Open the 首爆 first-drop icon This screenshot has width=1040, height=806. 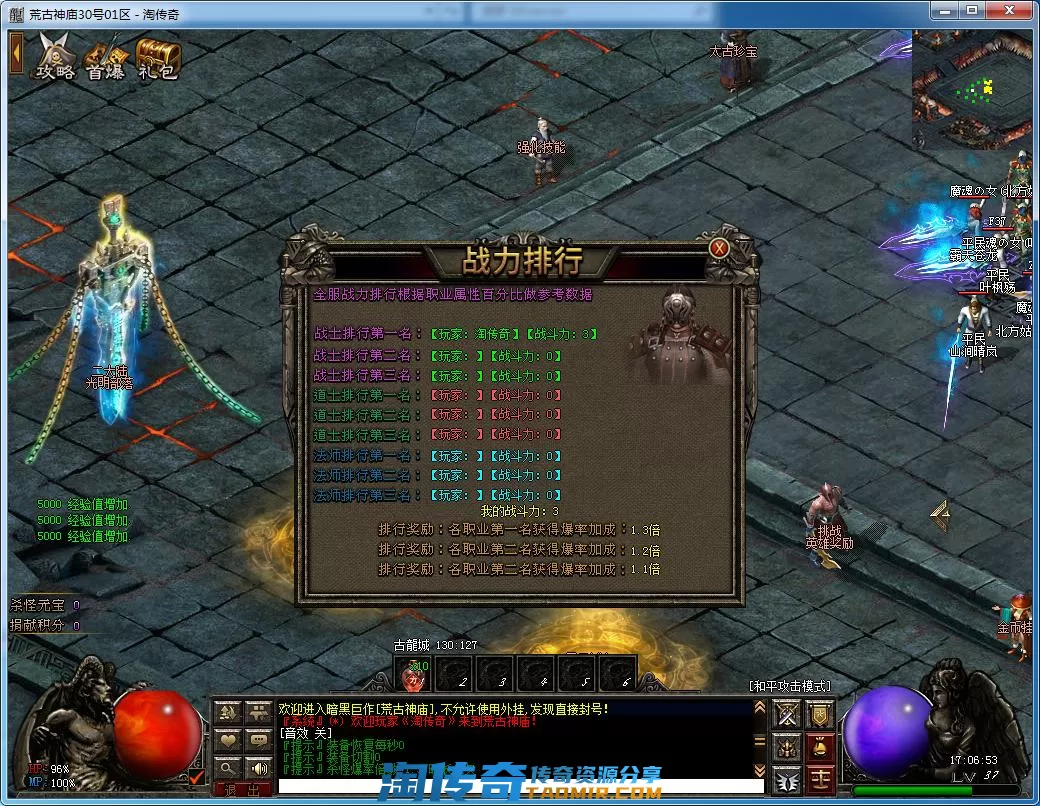tap(106, 57)
